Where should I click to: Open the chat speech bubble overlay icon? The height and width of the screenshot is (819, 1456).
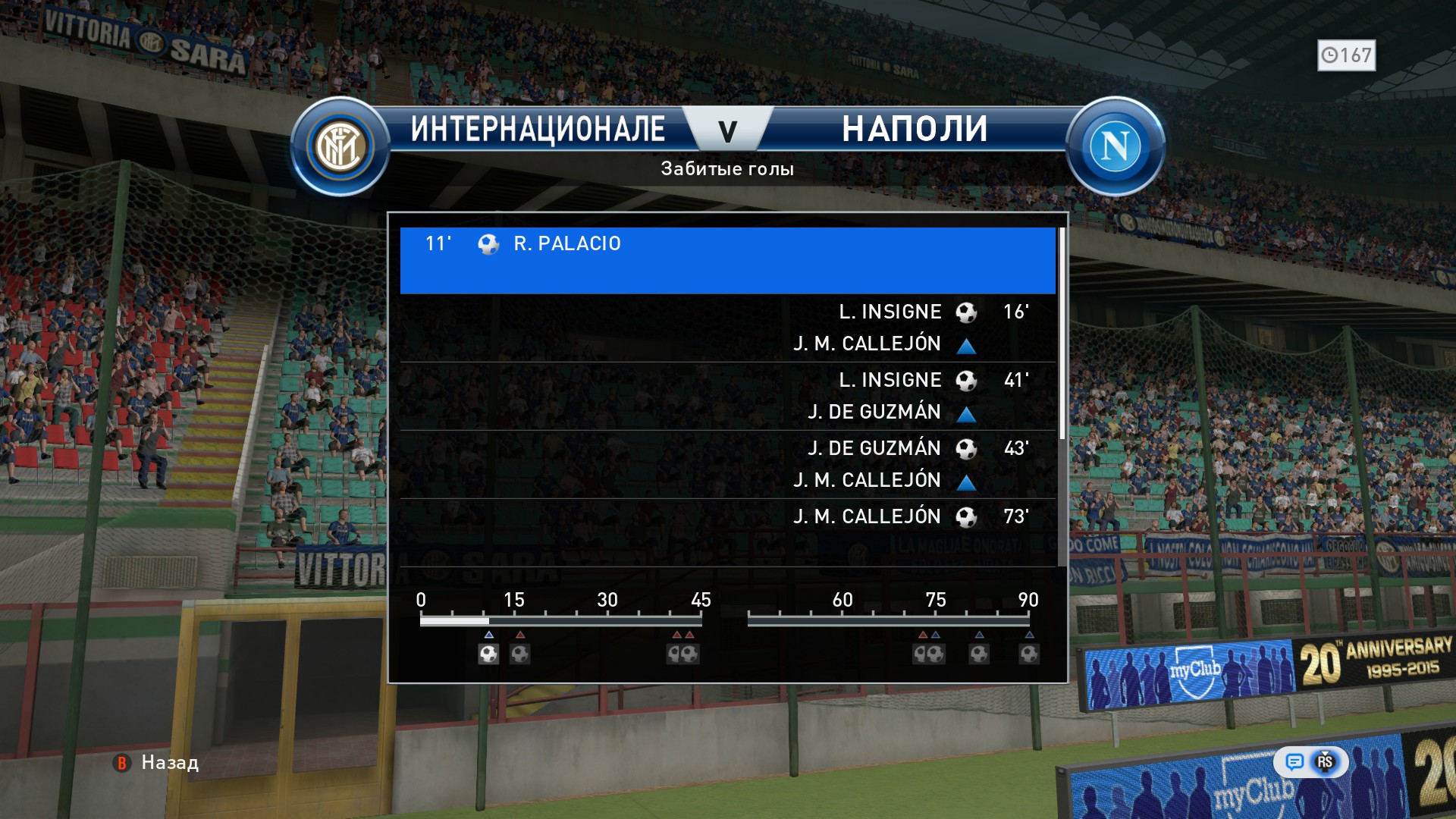pyautogui.click(x=1294, y=762)
